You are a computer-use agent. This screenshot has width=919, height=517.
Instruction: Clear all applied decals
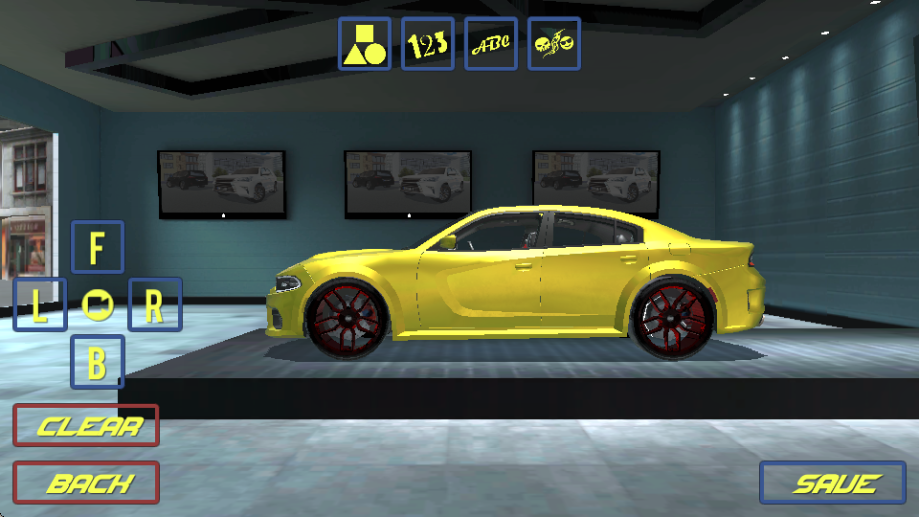[86, 426]
